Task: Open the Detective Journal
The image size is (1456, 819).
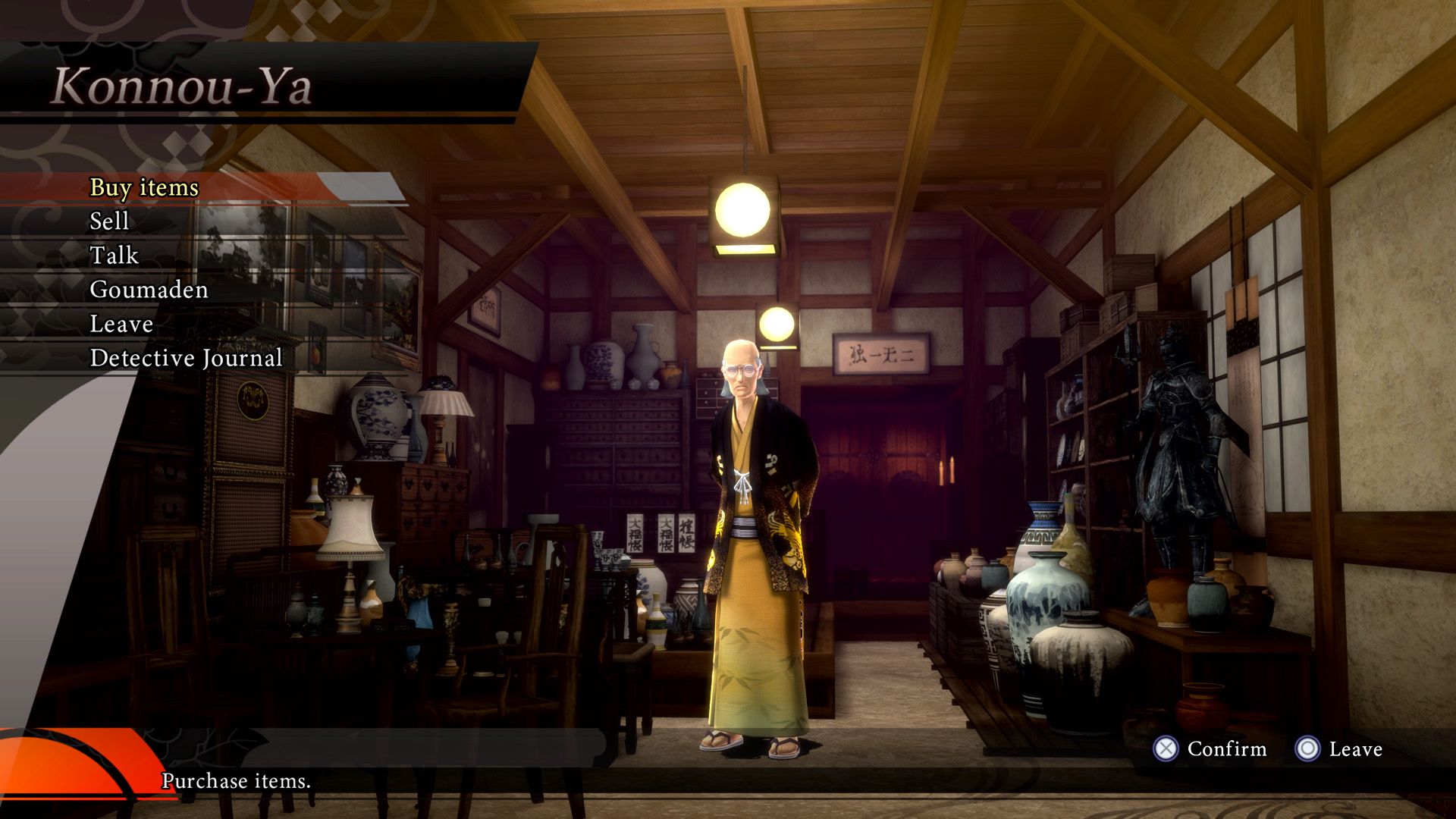Action: [186, 358]
